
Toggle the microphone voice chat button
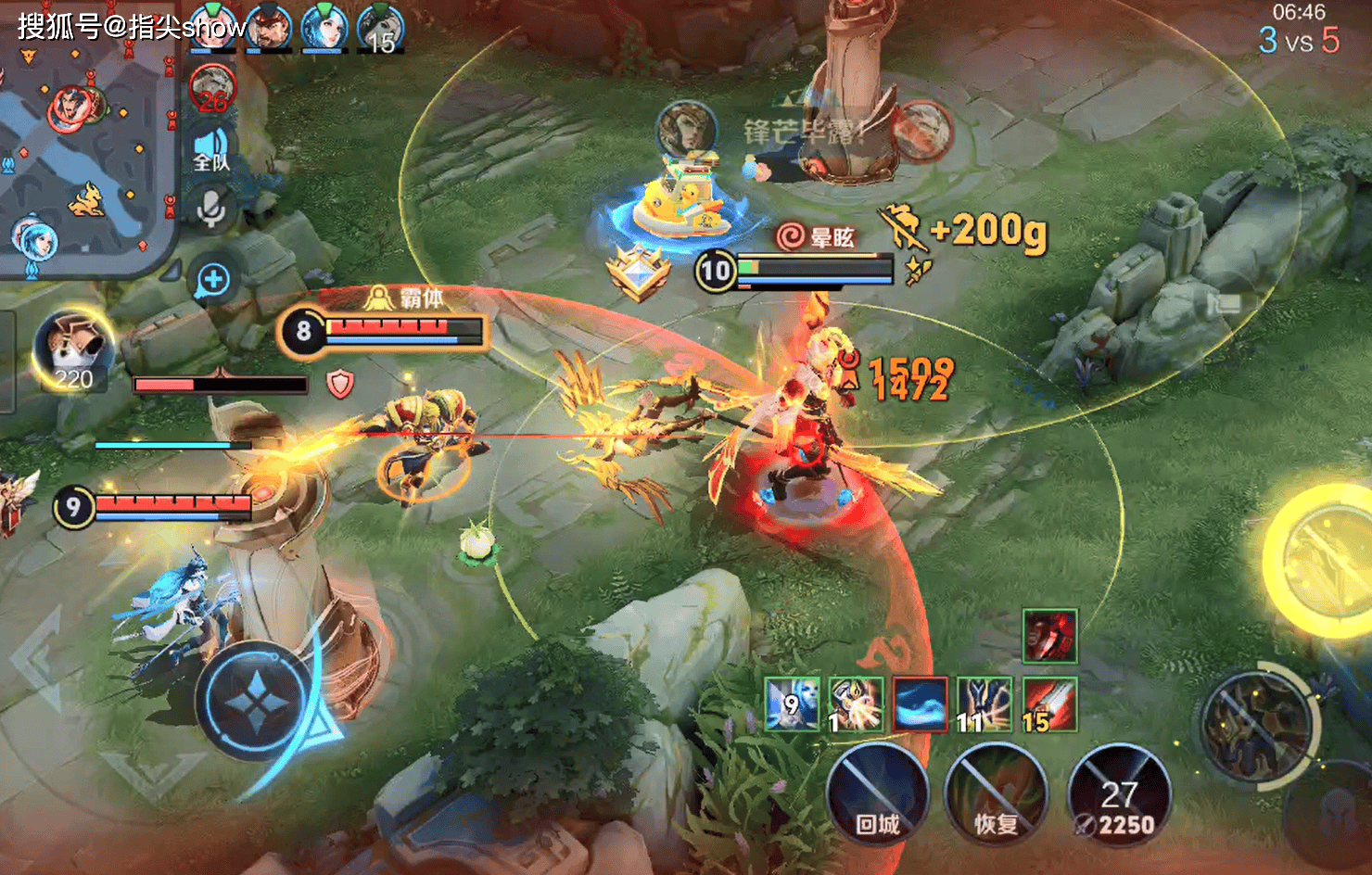pos(211,208)
